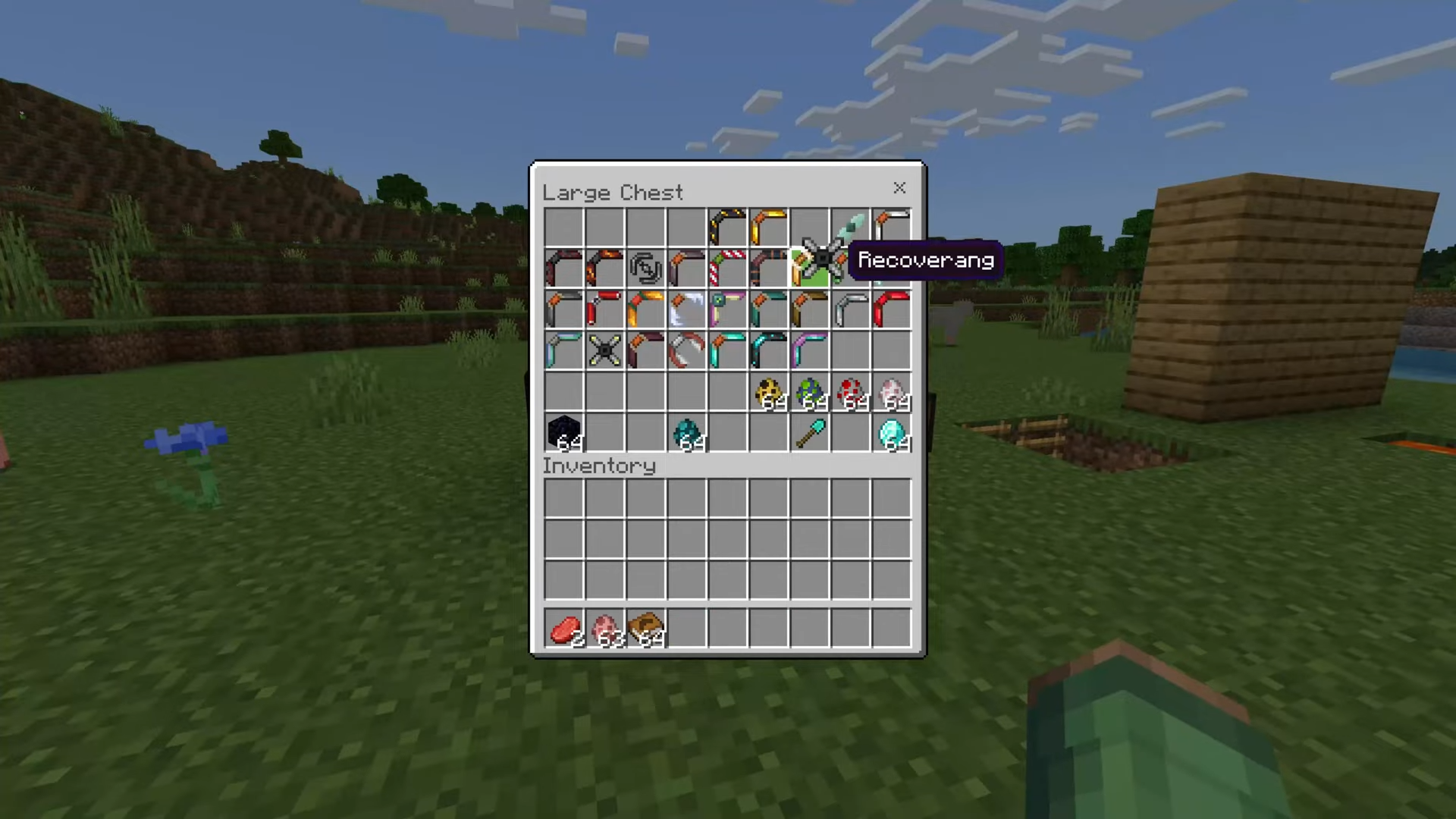Grab the four-bladed shuriken with yellow tips
This screenshot has height=819, width=1456.
(x=604, y=350)
